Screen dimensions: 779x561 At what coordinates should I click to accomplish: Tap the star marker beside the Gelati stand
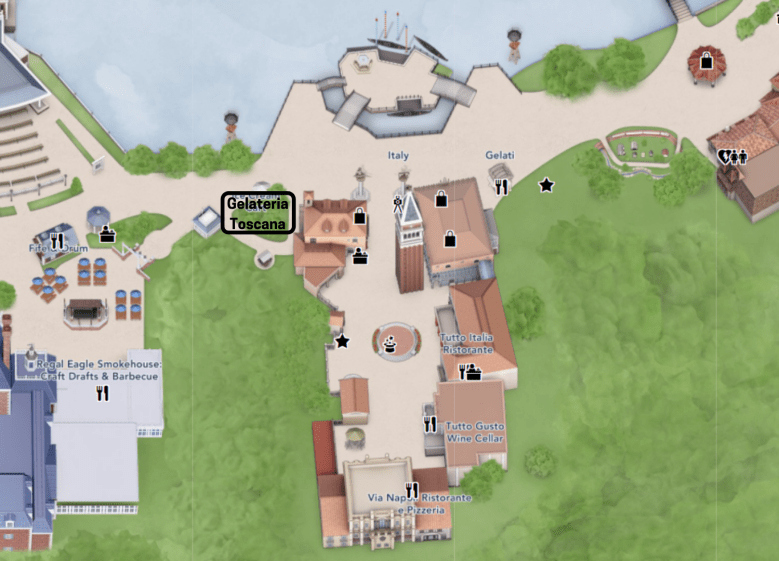click(x=546, y=185)
